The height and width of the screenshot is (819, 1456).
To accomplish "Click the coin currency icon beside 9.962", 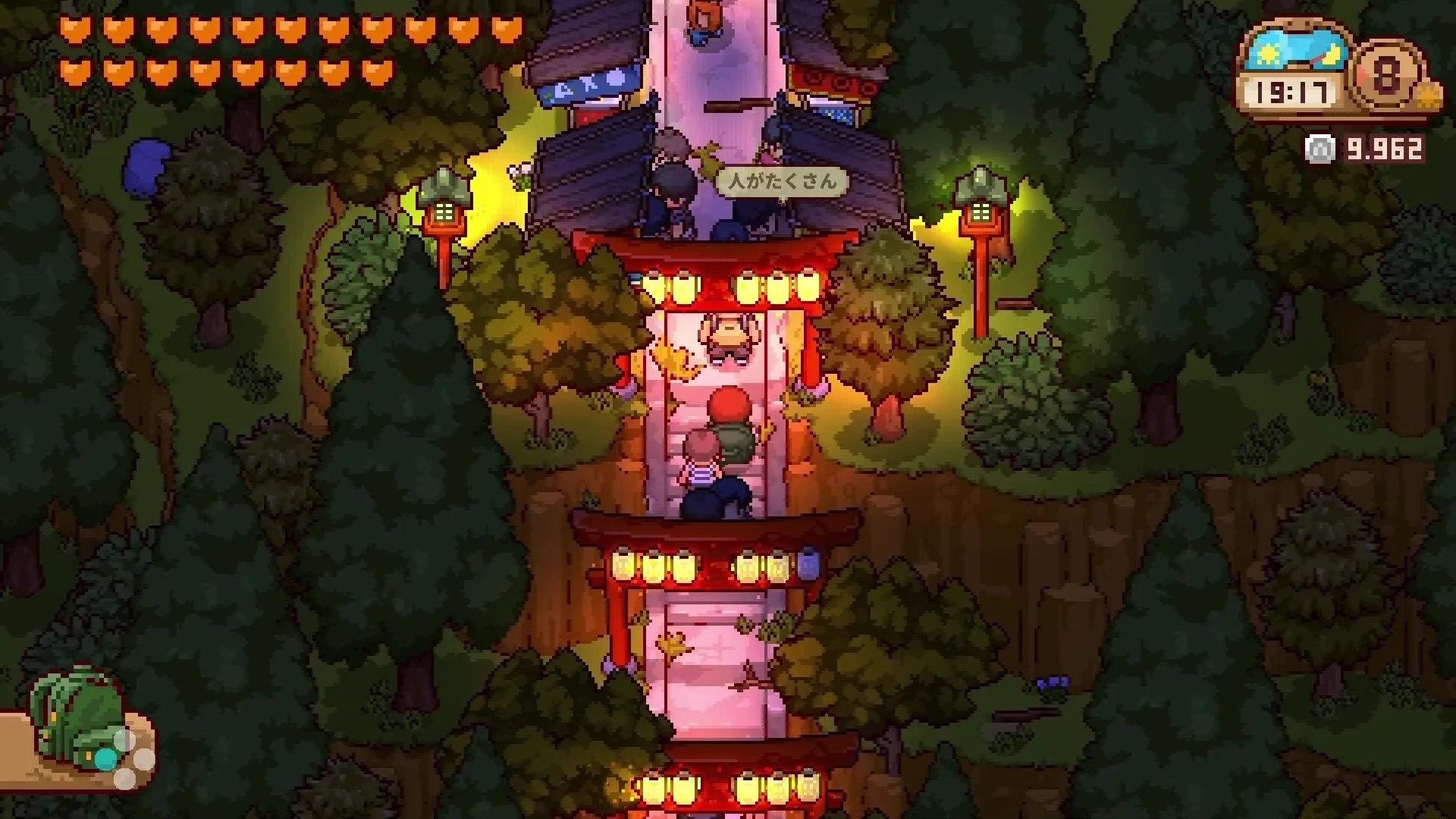I will 1318,148.
